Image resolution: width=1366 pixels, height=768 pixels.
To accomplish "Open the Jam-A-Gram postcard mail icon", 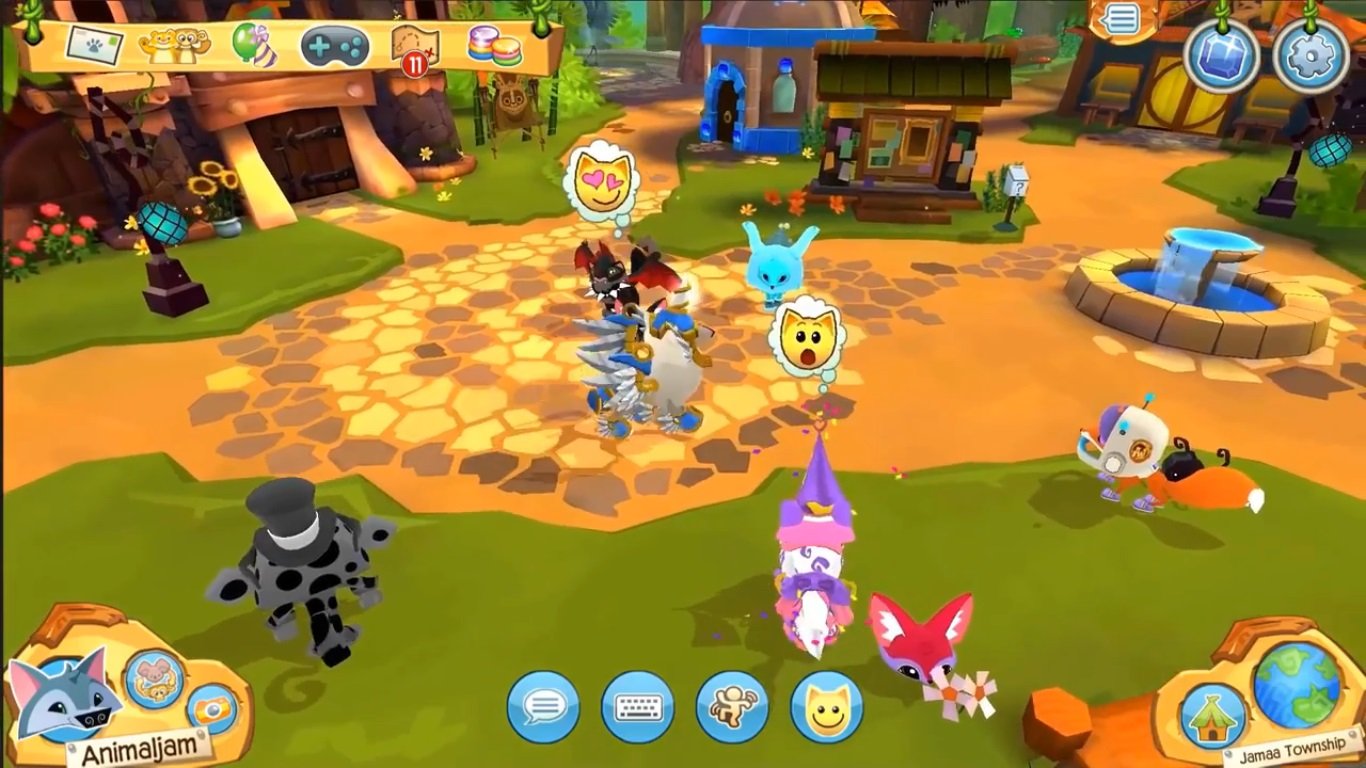I will click(x=95, y=45).
